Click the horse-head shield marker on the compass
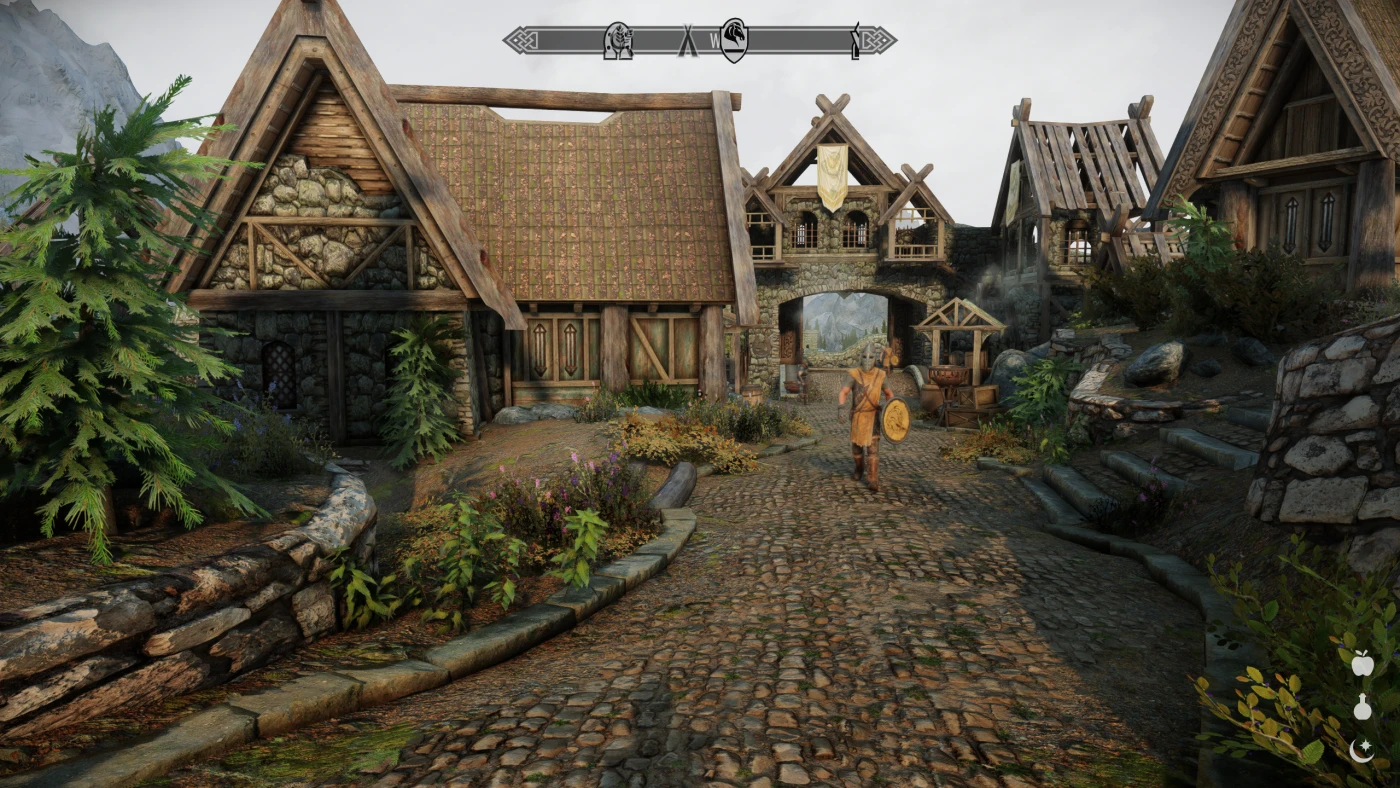1400x788 pixels. [734, 40]
